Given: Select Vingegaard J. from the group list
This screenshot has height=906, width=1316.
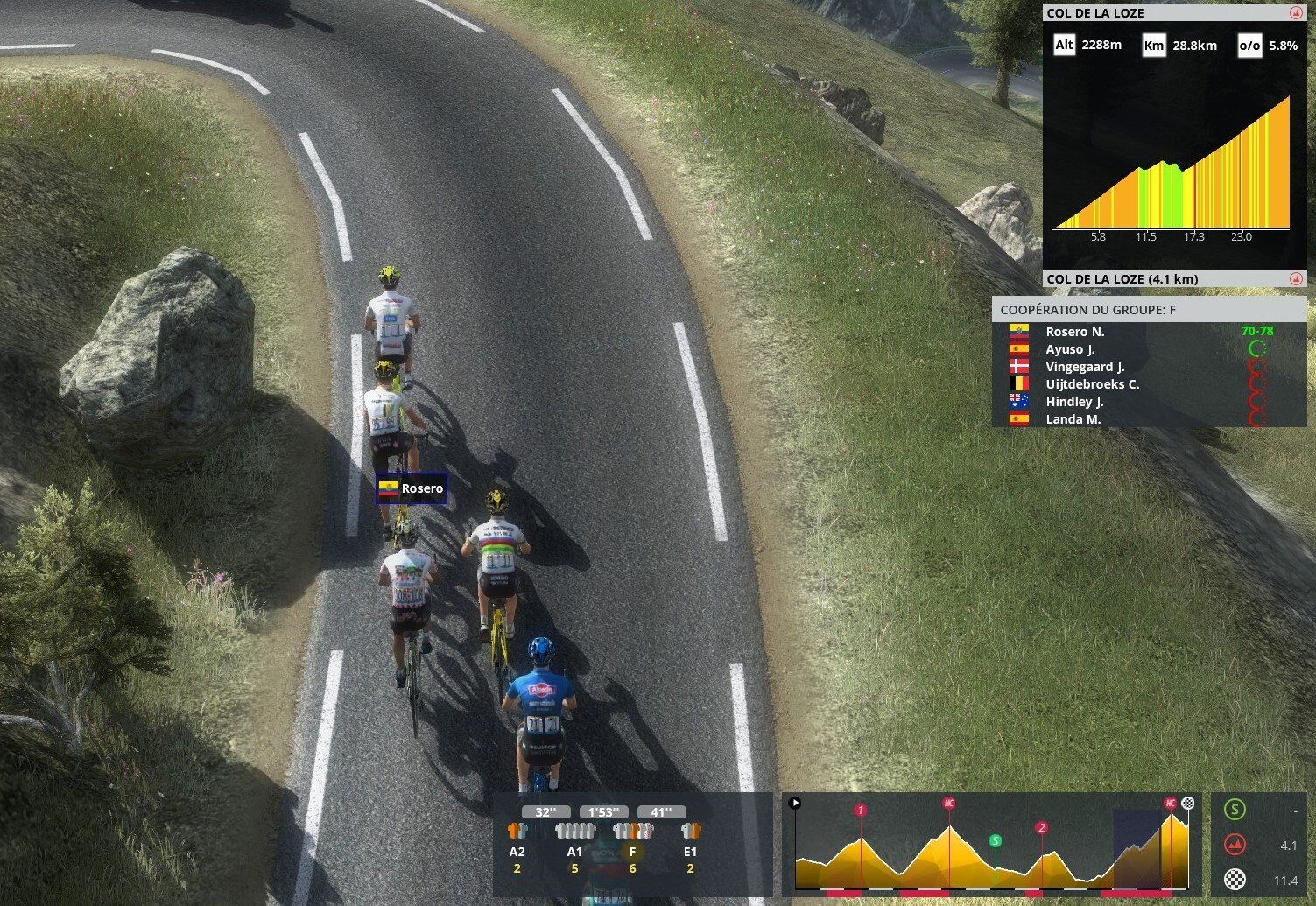Looking at the screenshot, I should [1085, 367].
